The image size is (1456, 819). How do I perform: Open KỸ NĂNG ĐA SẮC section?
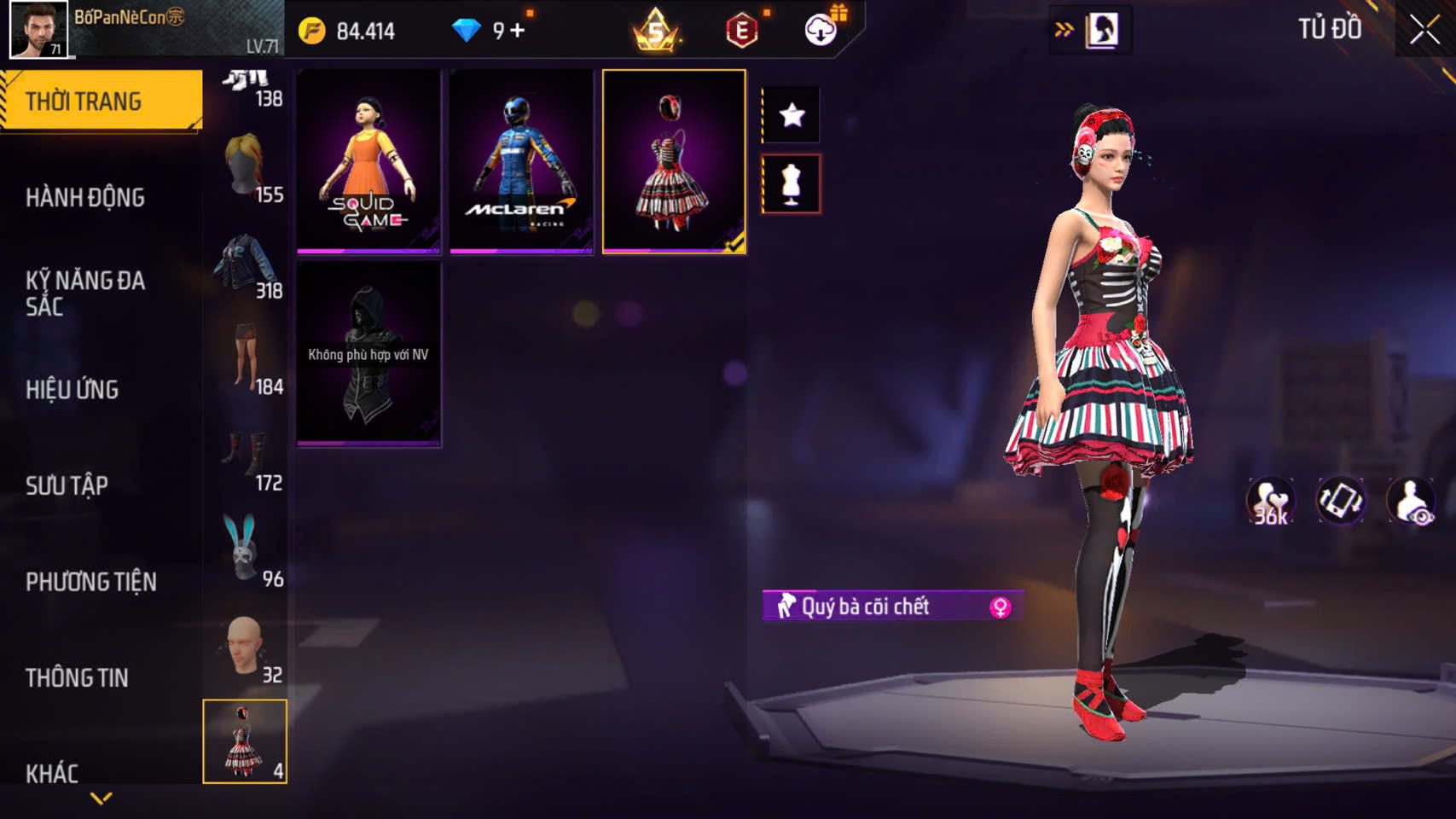(x=85, y=293)
